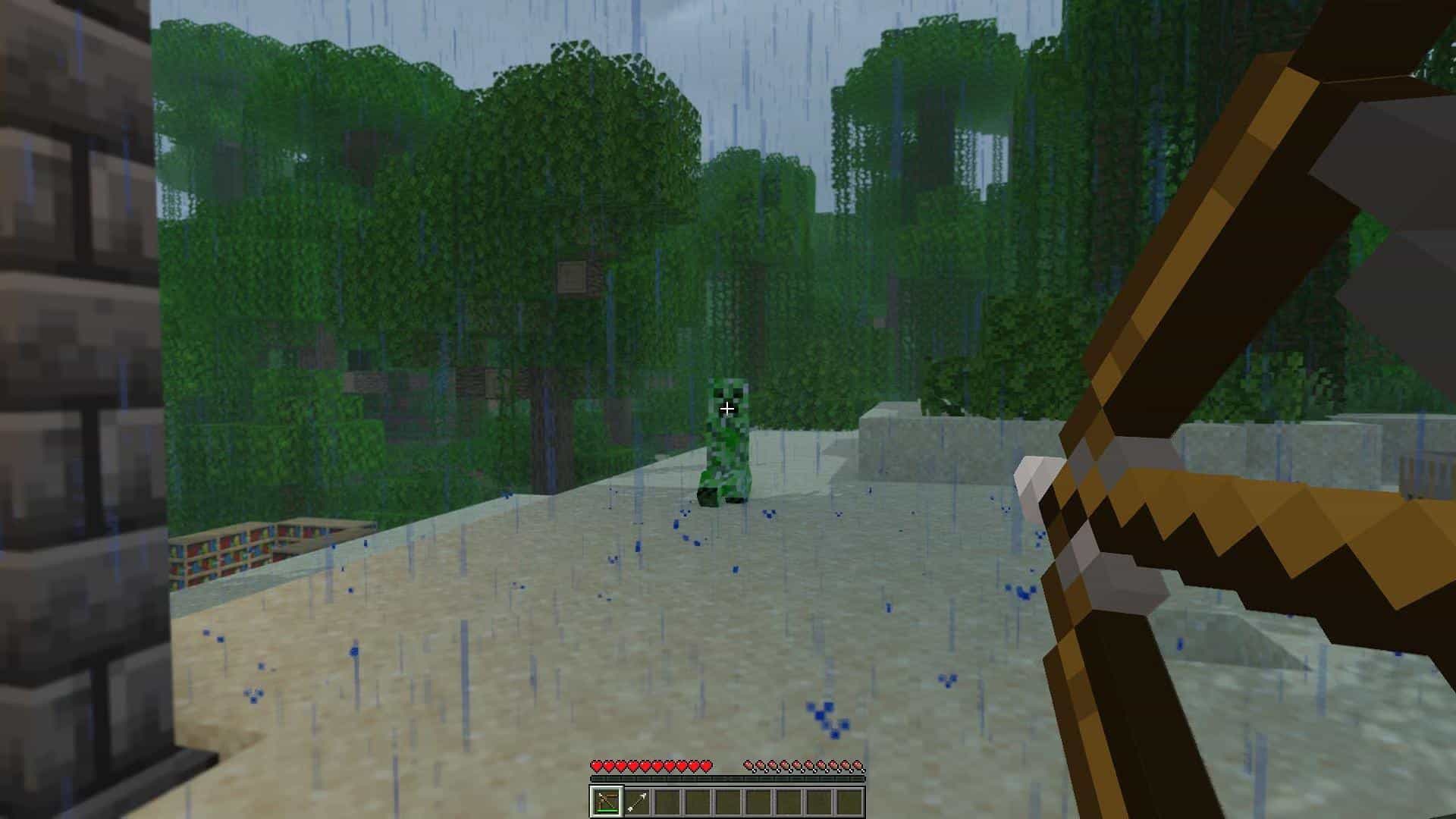
Task: Click the crosshair at screen center
Action: point(726,408)
